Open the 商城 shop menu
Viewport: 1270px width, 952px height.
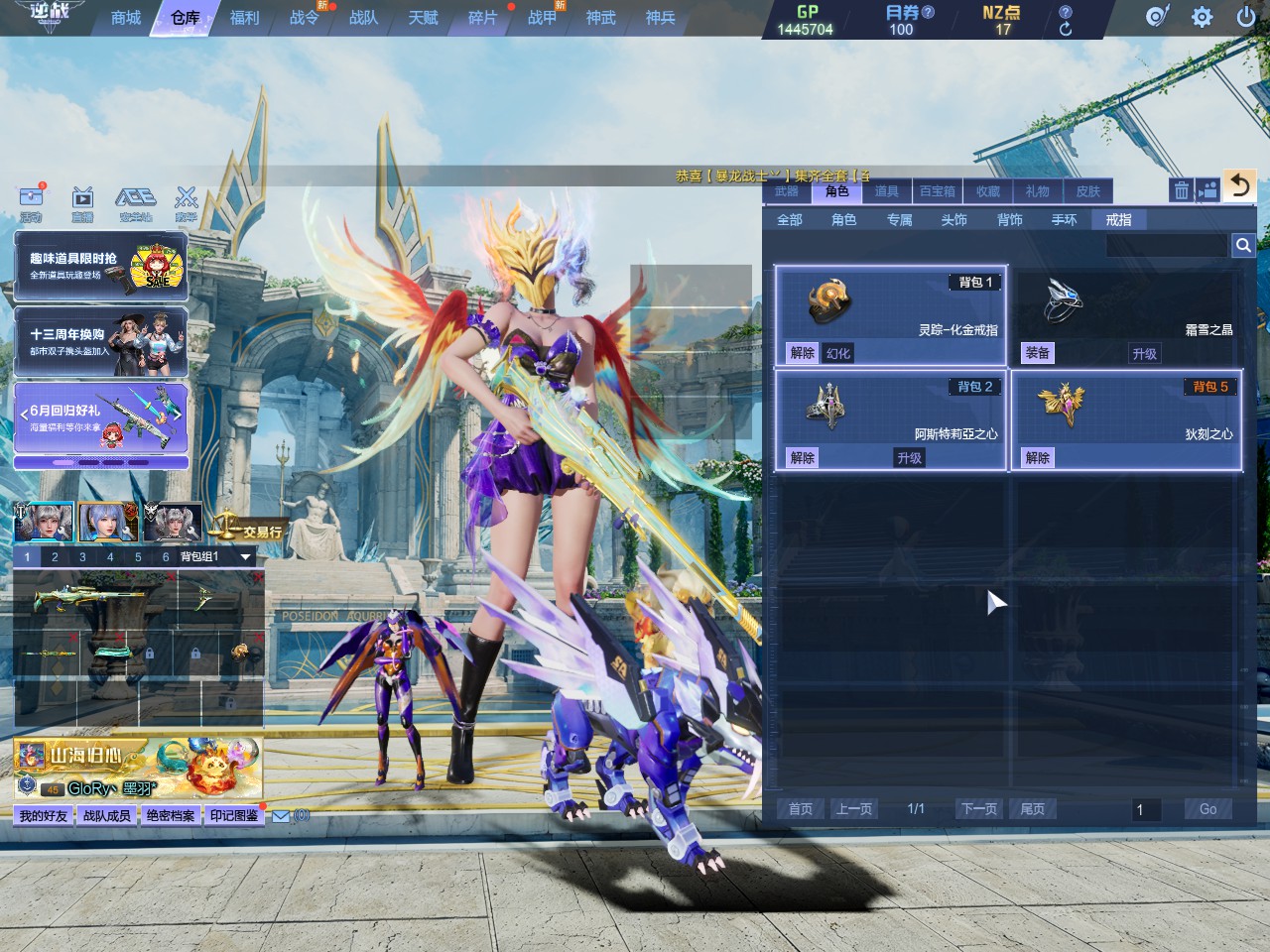click(126, 18)
